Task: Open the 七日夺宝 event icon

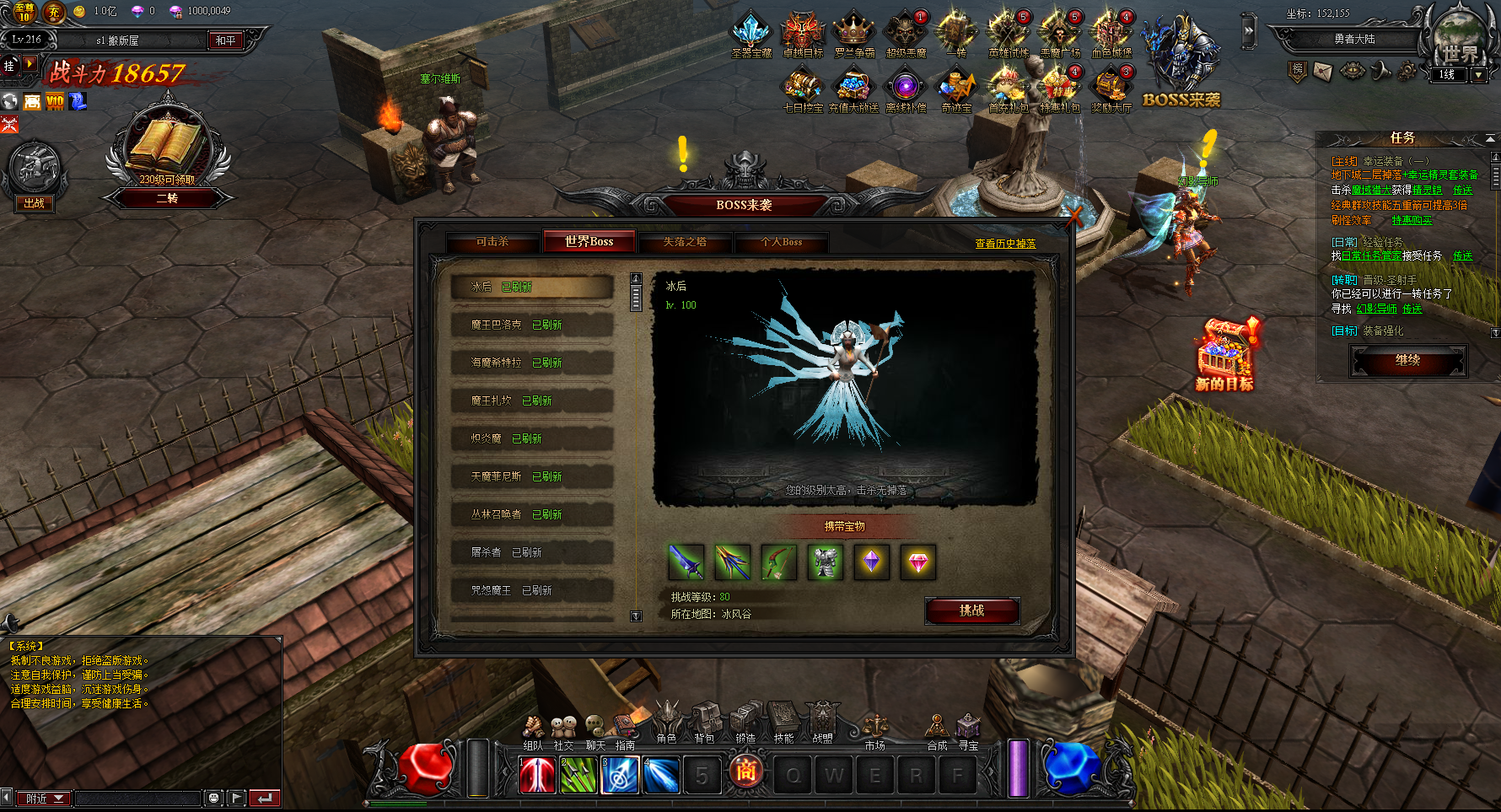Action: 802,90
